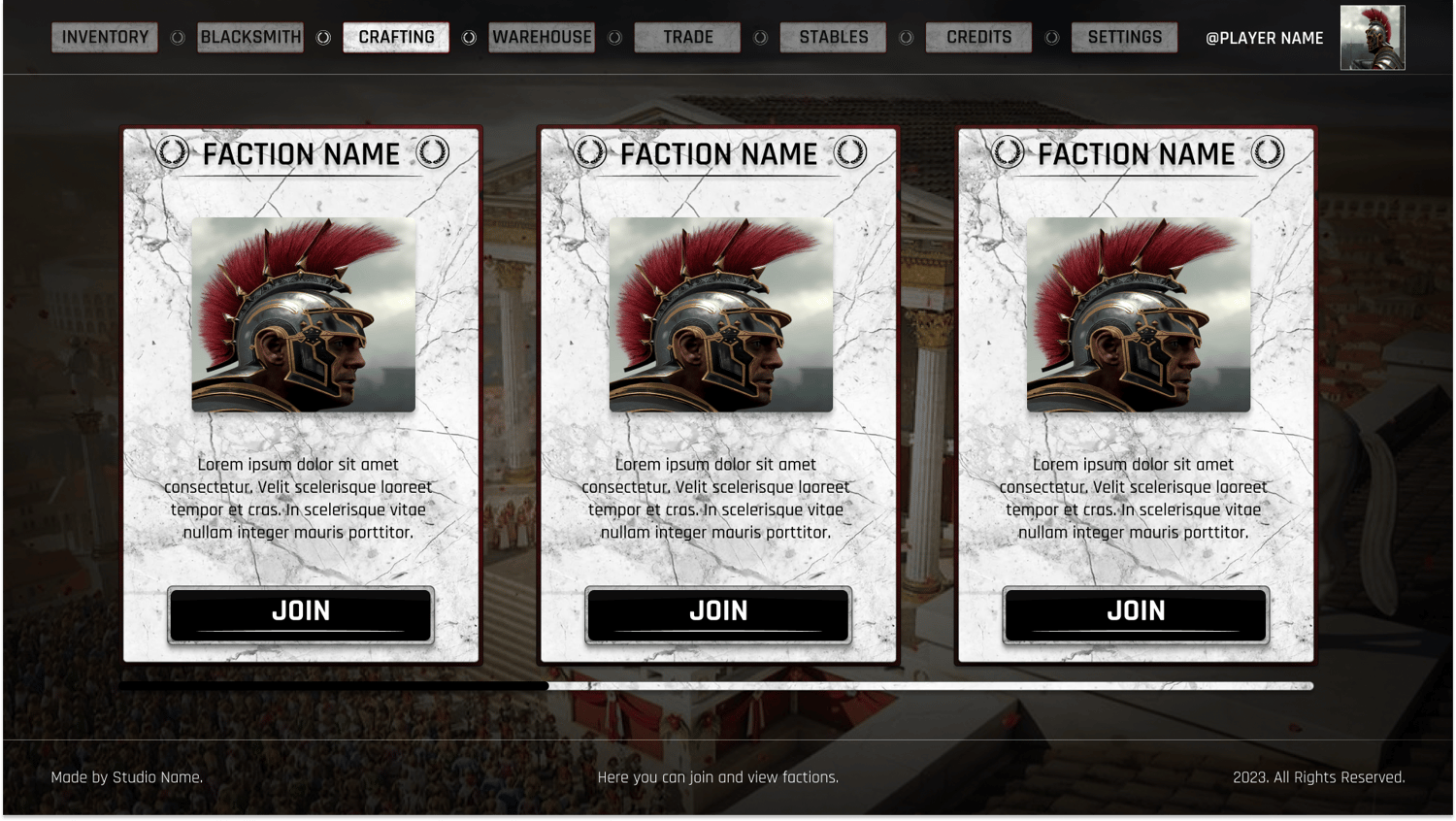Click the @PLAYER NAME label
This screenshot has width=1456, height=821.
click(x=1264, y=39)
